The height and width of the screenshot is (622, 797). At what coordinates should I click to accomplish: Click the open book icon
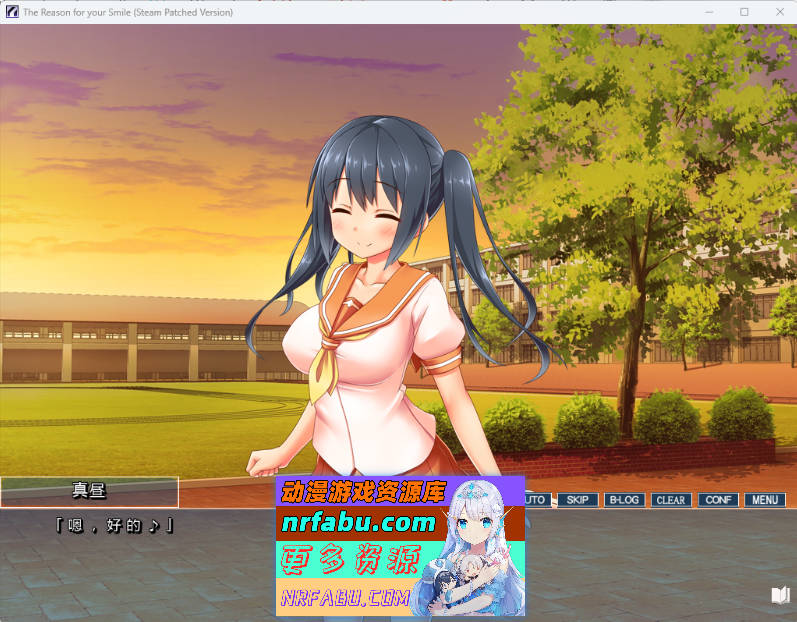coord(780,595)
